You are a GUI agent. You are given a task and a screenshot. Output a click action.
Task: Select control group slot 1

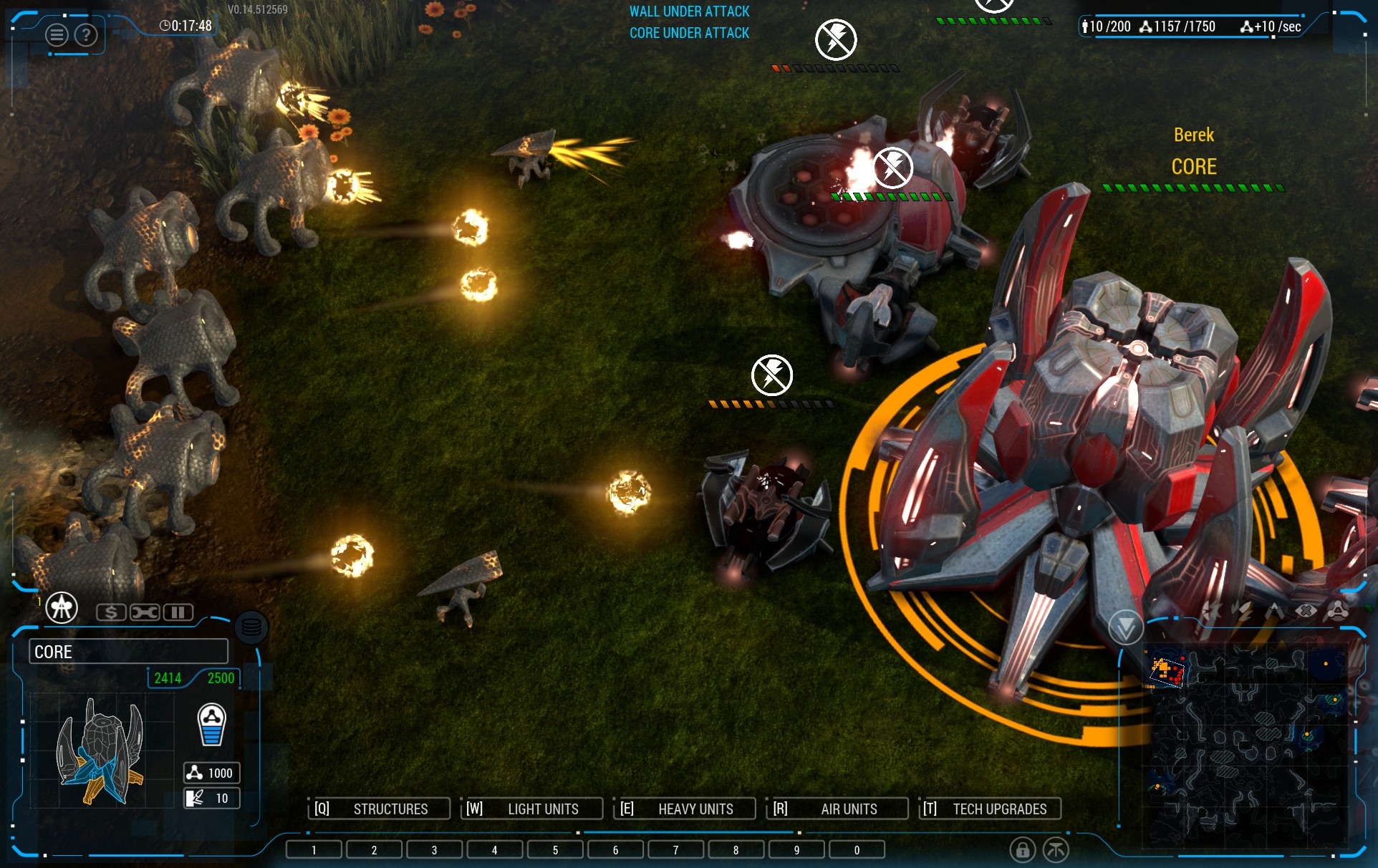tap(314, 850)
